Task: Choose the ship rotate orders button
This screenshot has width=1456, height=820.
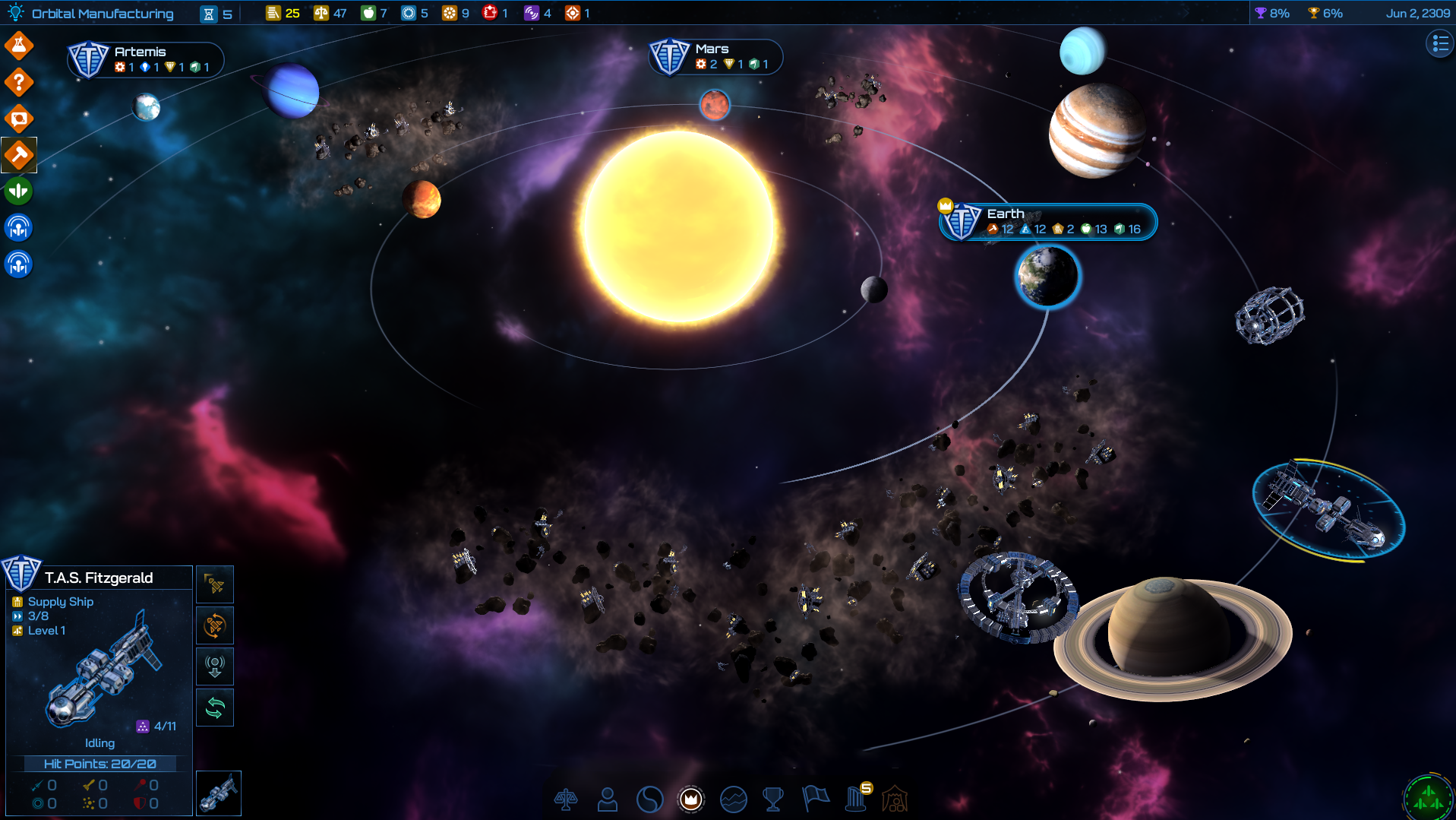Action: coord(215,626)
